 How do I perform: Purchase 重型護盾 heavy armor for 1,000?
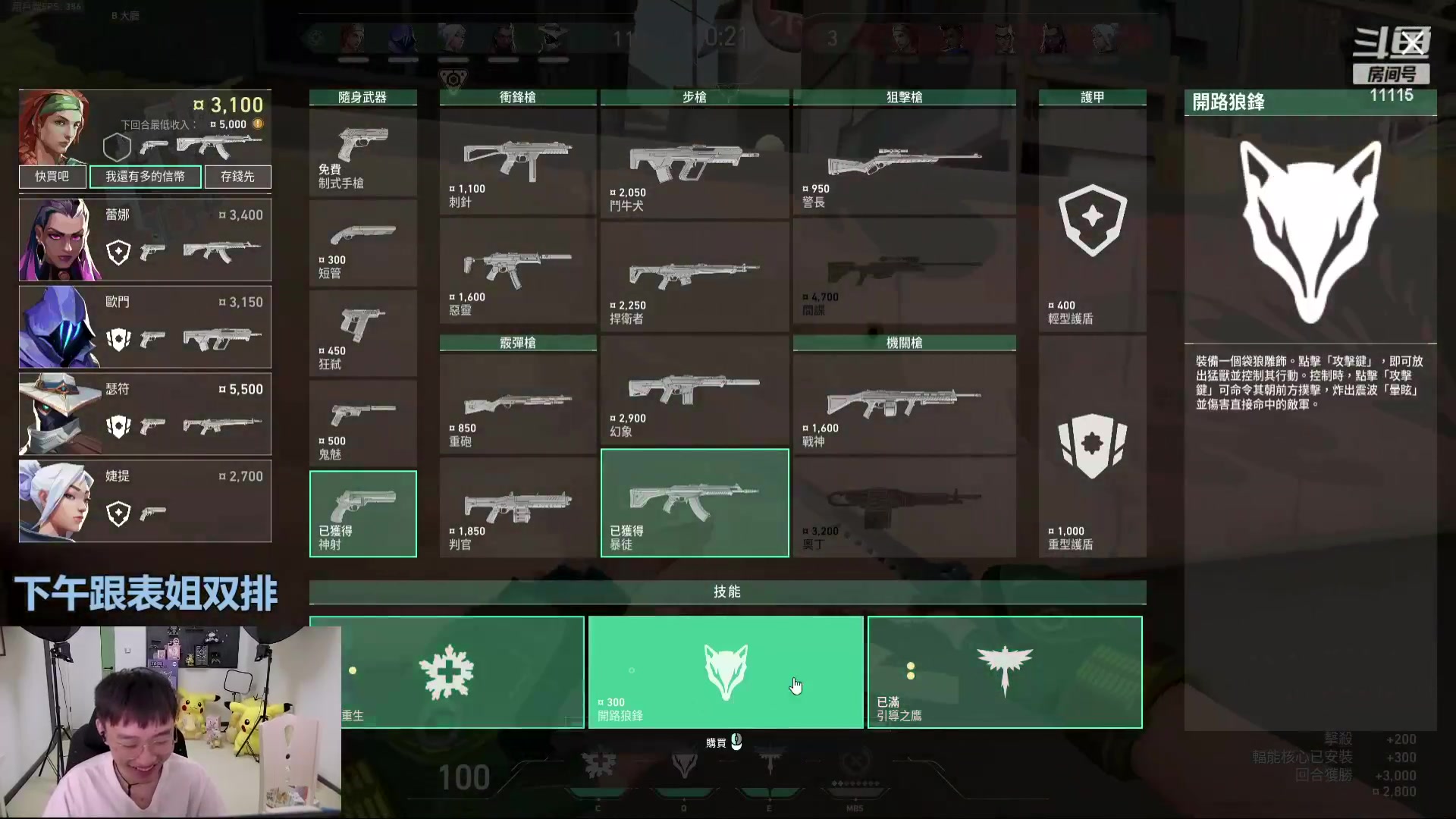[x=1092, y=447]
